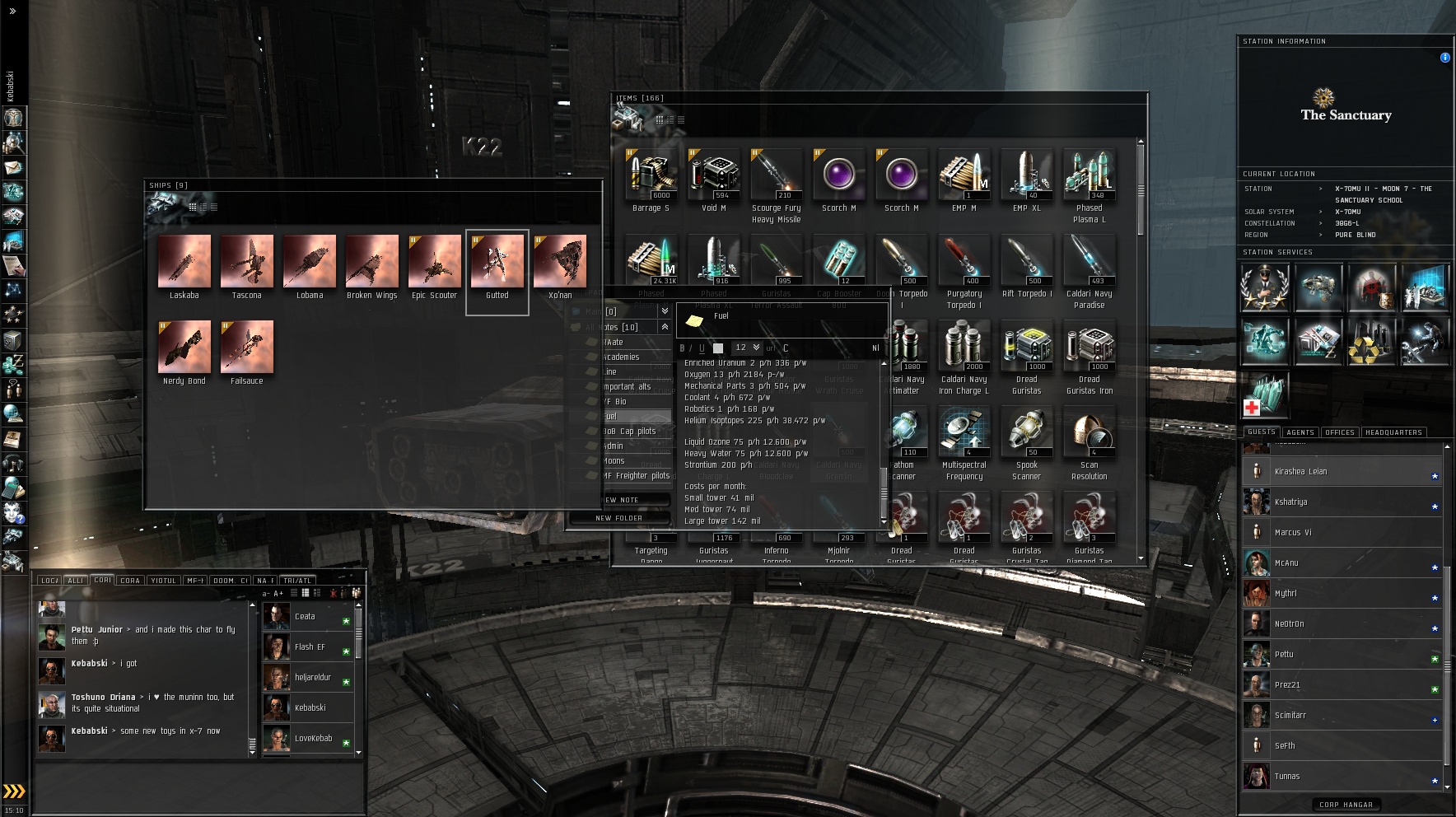Select the Gutted ship
The width and height of the screenshot is (1456, 817).
click(x=497, y=262)
